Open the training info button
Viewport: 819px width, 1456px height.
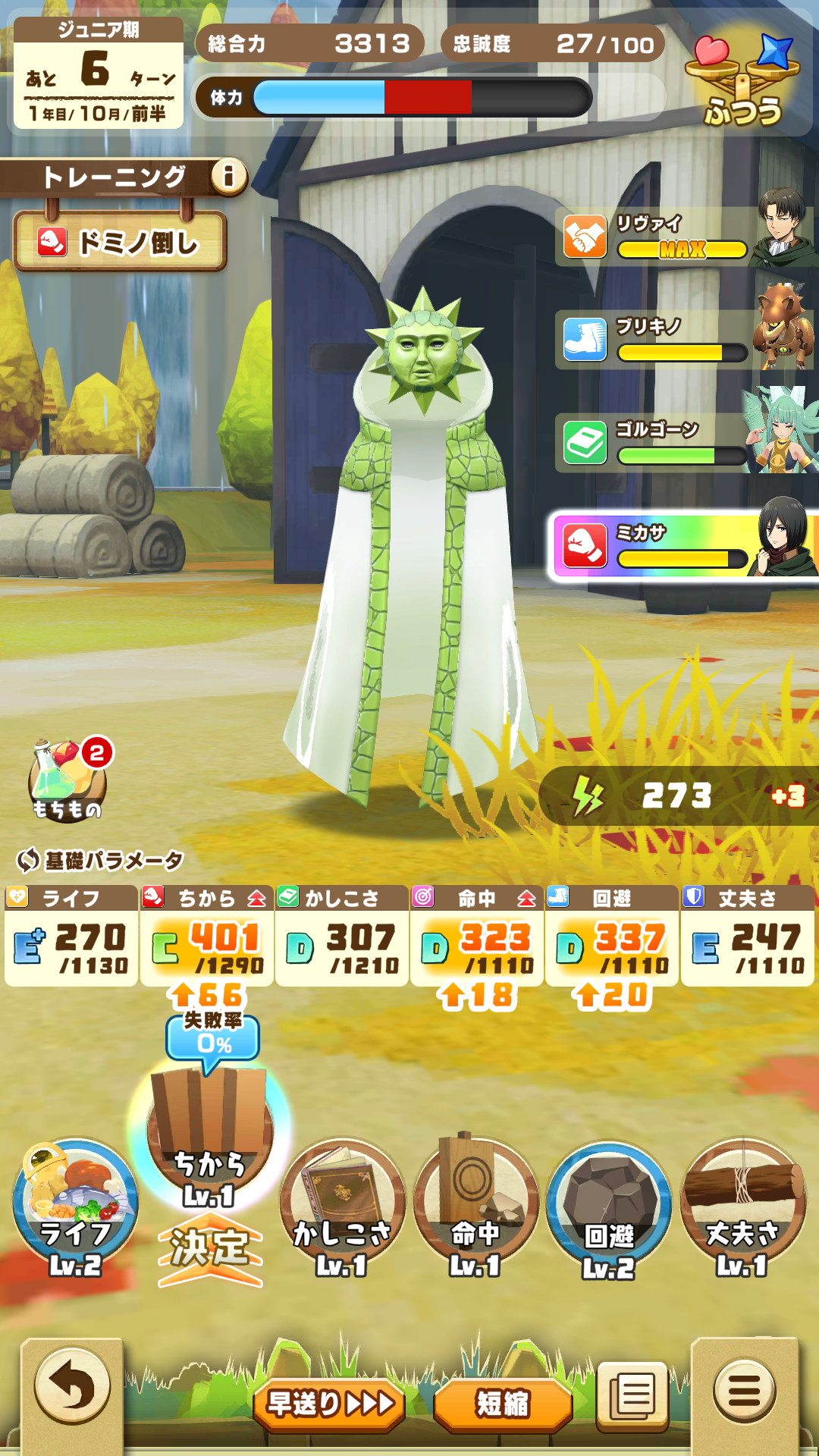coord(228,177)
